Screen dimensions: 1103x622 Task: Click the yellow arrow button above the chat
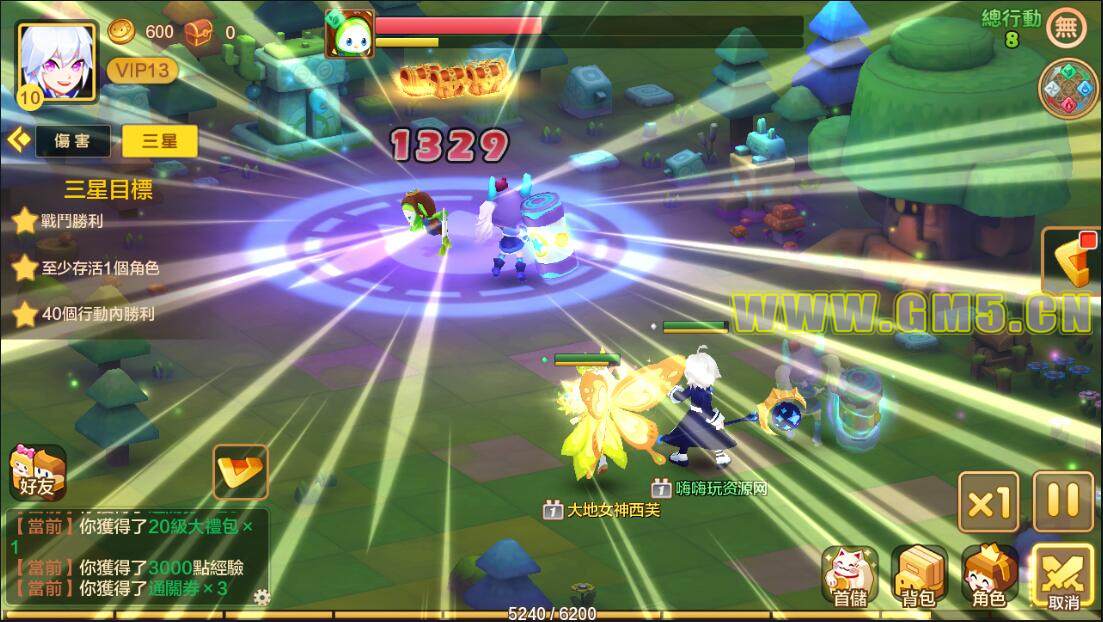(241, 472)
